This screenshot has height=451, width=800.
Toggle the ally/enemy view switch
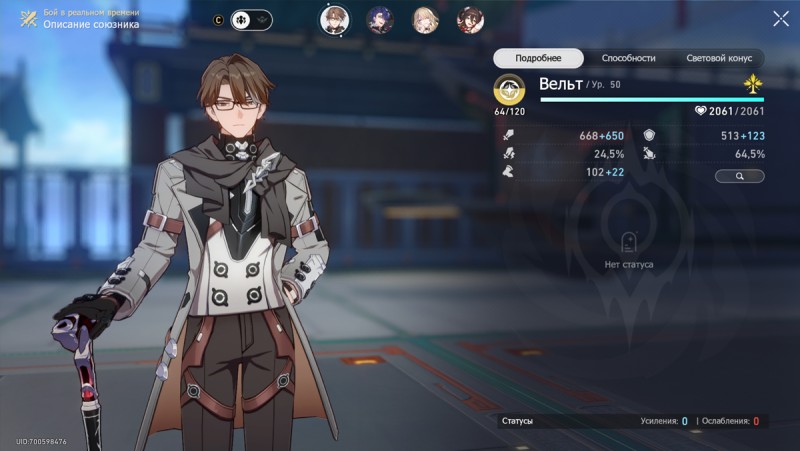pyautogui.click(x=250, y=19)
